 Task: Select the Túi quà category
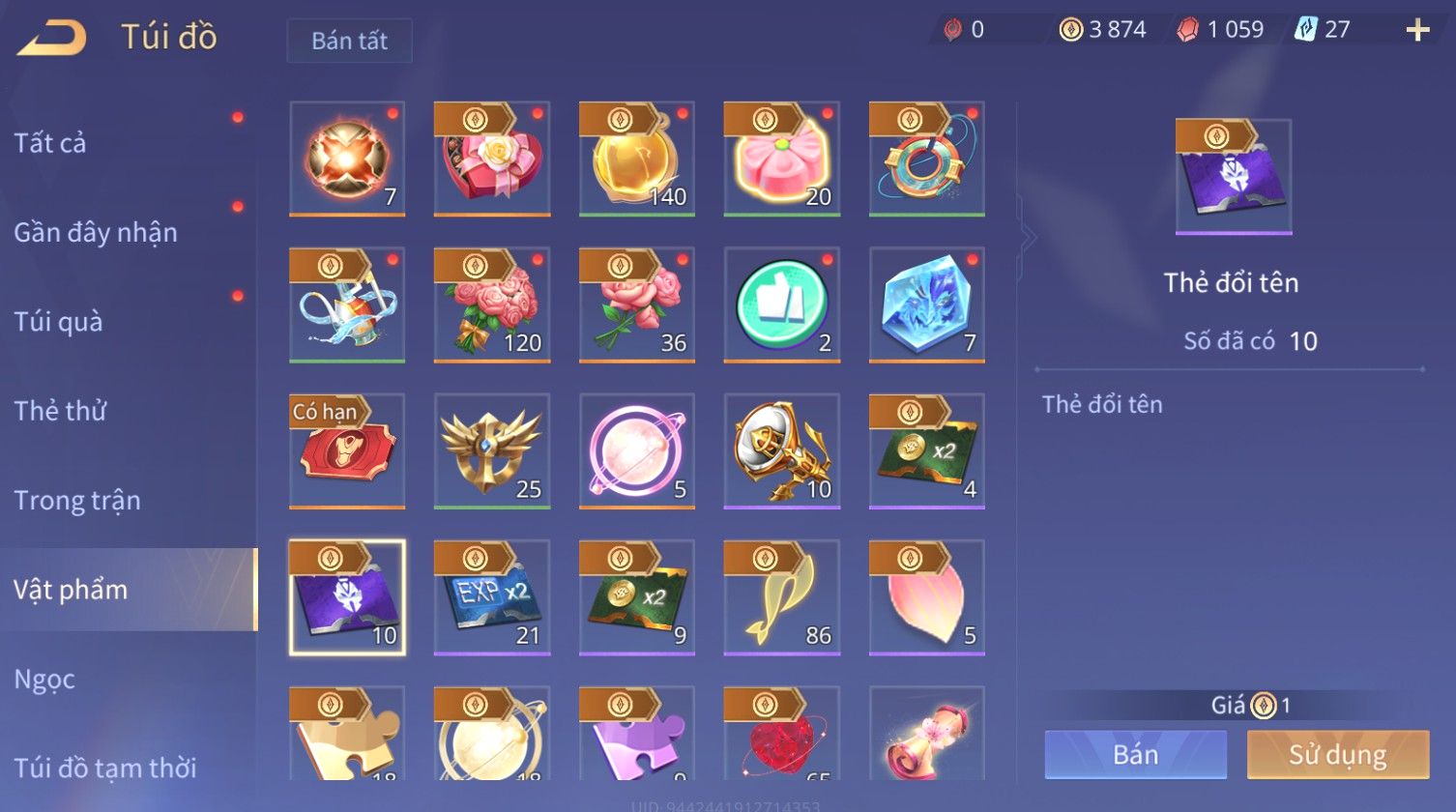point(58,322)
